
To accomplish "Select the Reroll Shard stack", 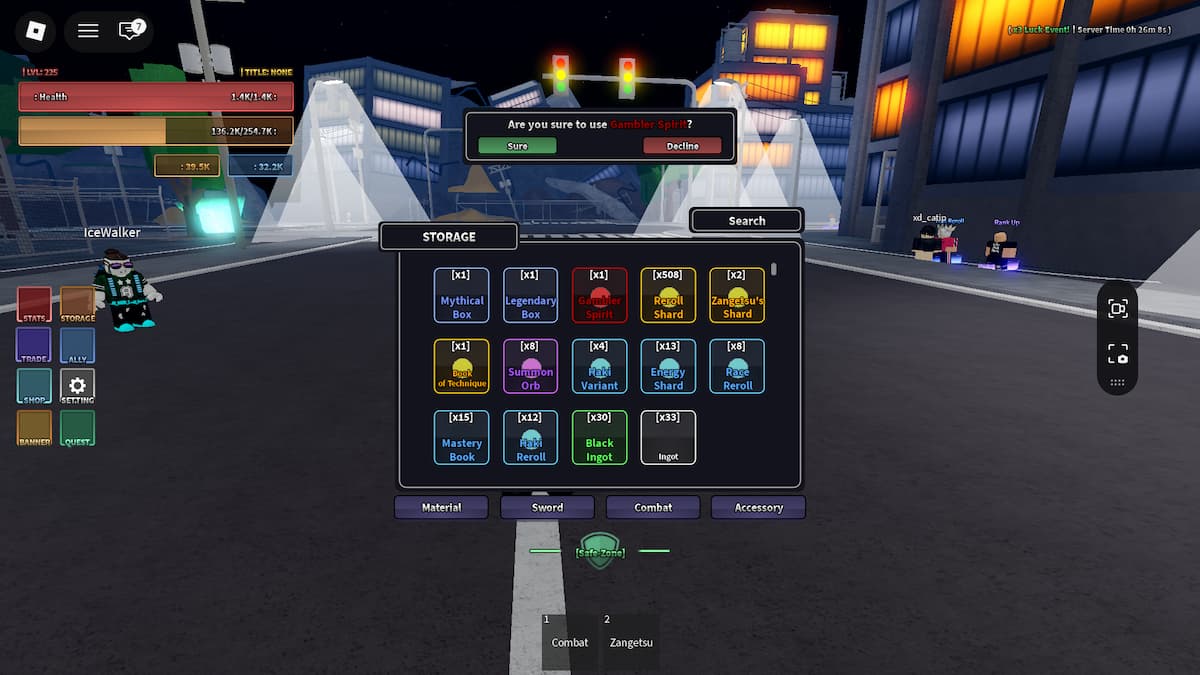I will pyautogui.click(x=668, y=295).
